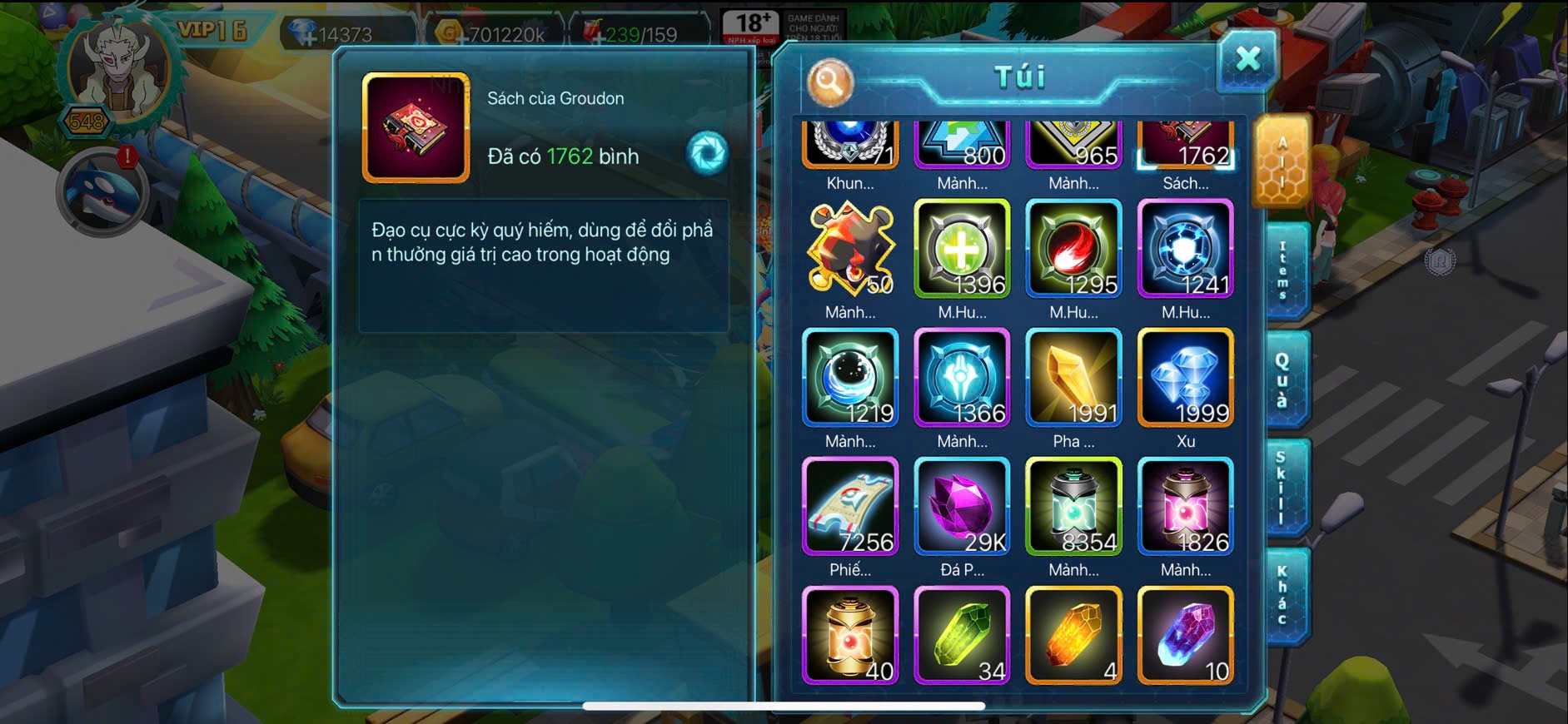The image size is (1568, 724).
Task: Select the All tab
Action: [x=1282, y=161]
